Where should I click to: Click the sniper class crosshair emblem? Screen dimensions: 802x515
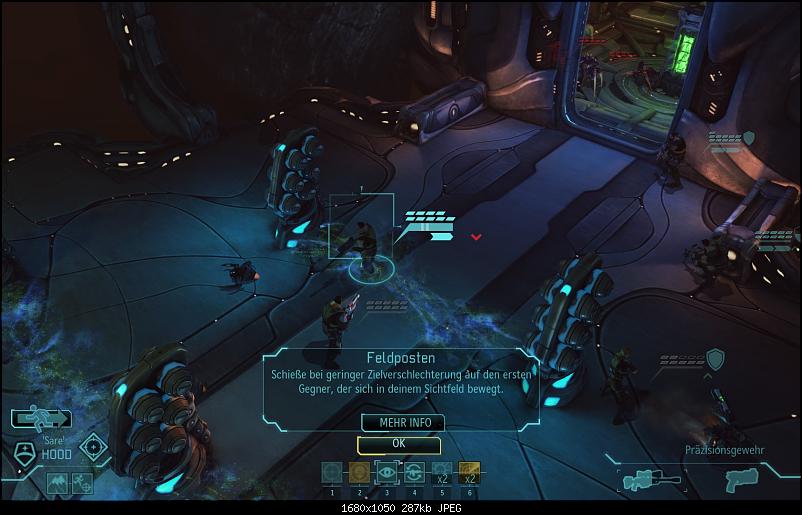(95, 448)
